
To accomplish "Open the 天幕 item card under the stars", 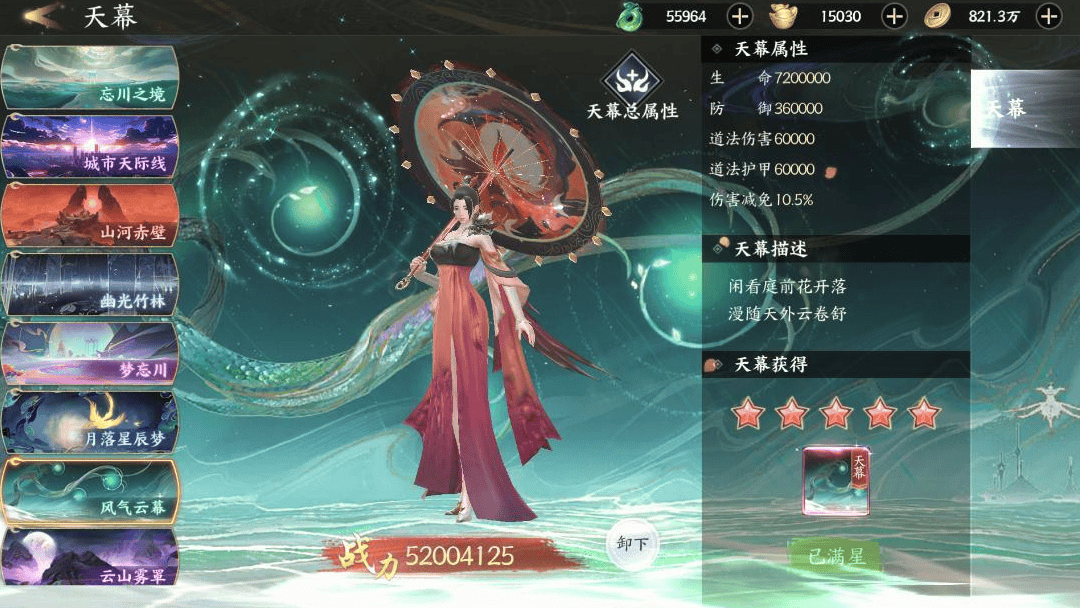I will click(836, 481).
